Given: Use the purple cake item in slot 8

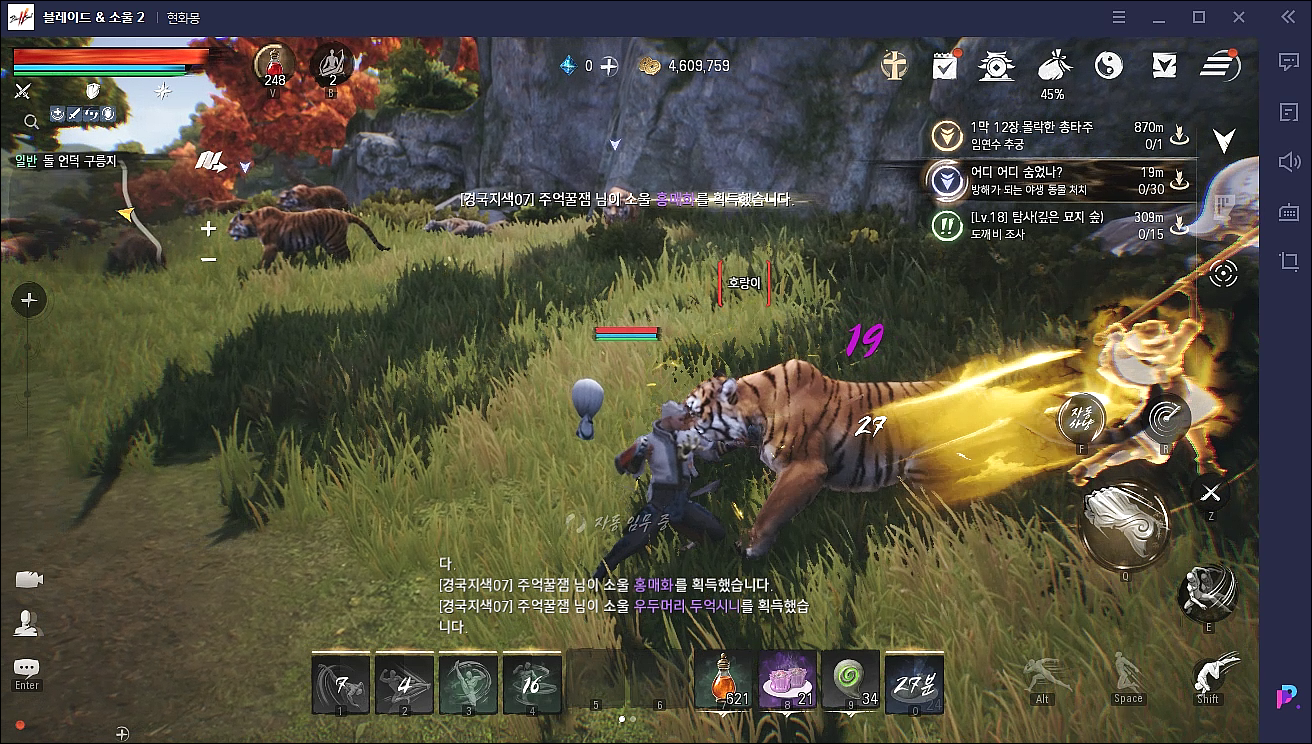Looking at the screenshot, I should pos(787,682).
